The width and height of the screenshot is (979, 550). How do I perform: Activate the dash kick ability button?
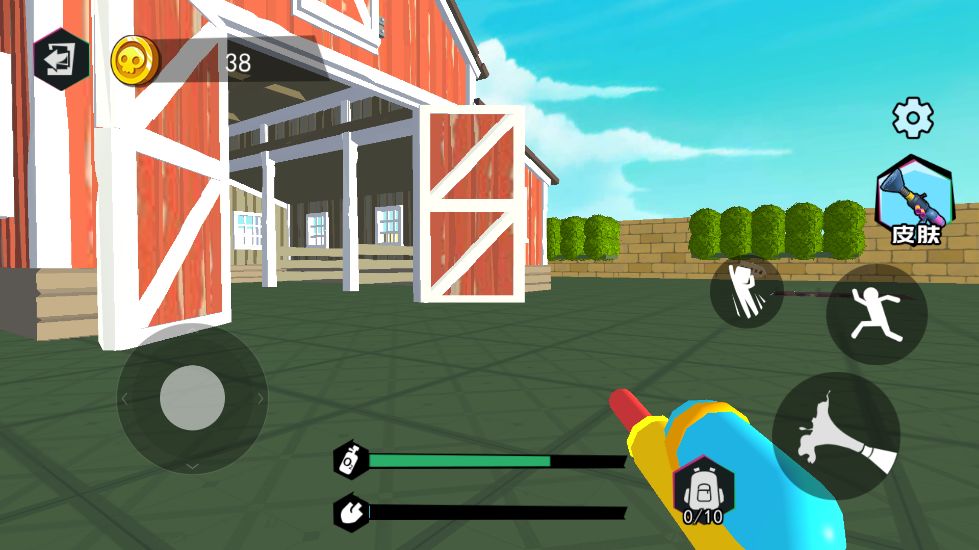[x=746, y=292]
